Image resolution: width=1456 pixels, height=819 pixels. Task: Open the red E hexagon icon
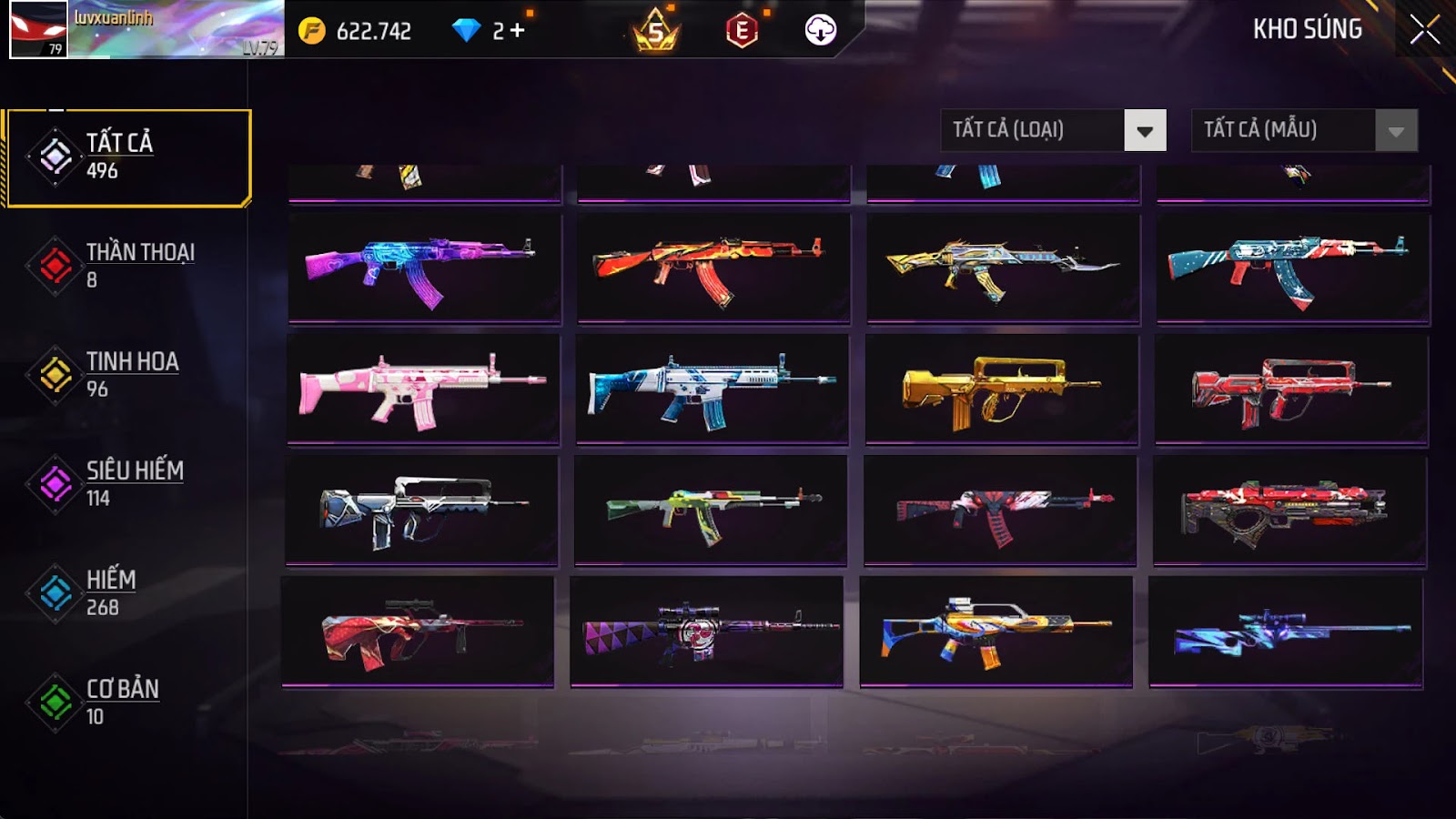click(742, 31)
